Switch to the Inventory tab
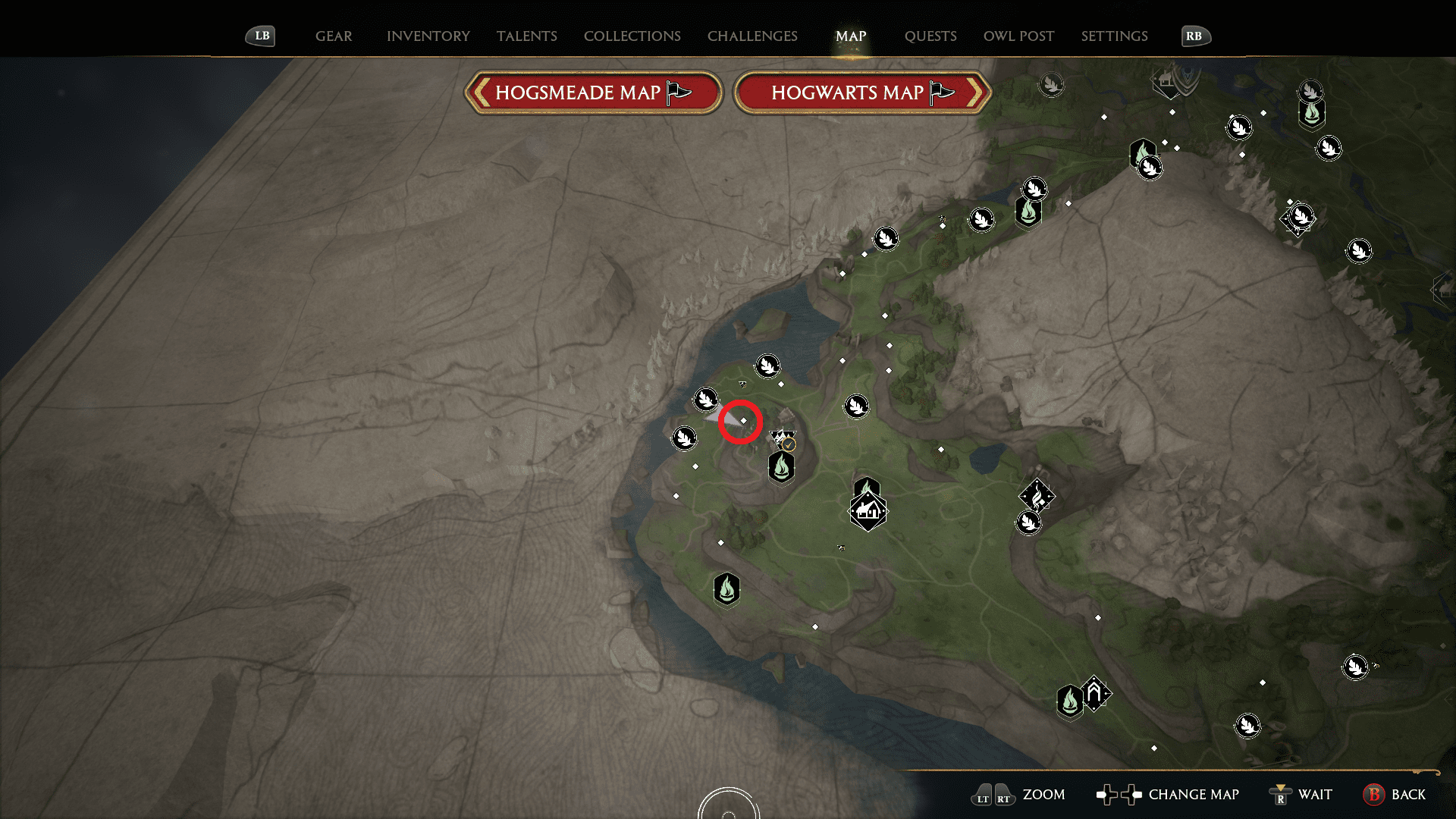The image size is (1456, 819). tap(427, 36)
